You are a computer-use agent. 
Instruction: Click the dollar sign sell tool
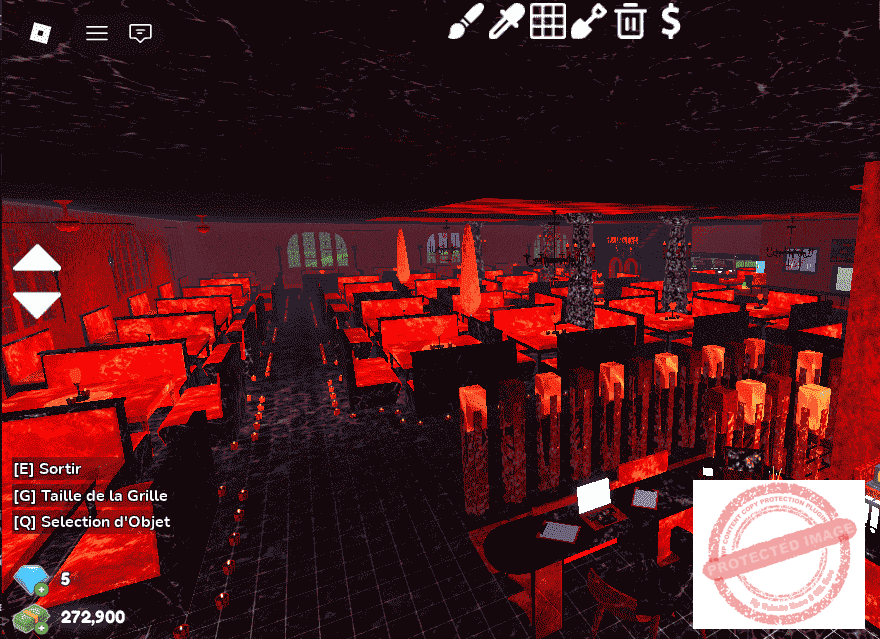coord(671,21)
